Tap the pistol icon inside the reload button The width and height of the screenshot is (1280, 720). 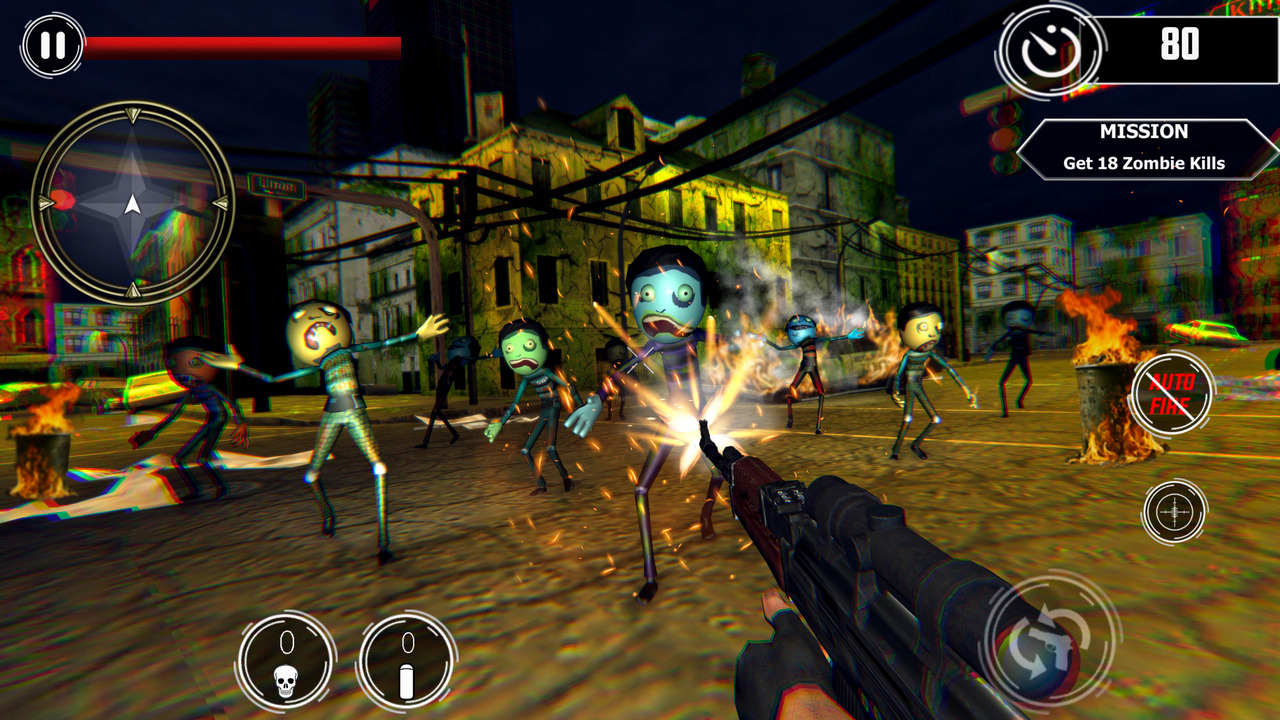[1051, 646]
